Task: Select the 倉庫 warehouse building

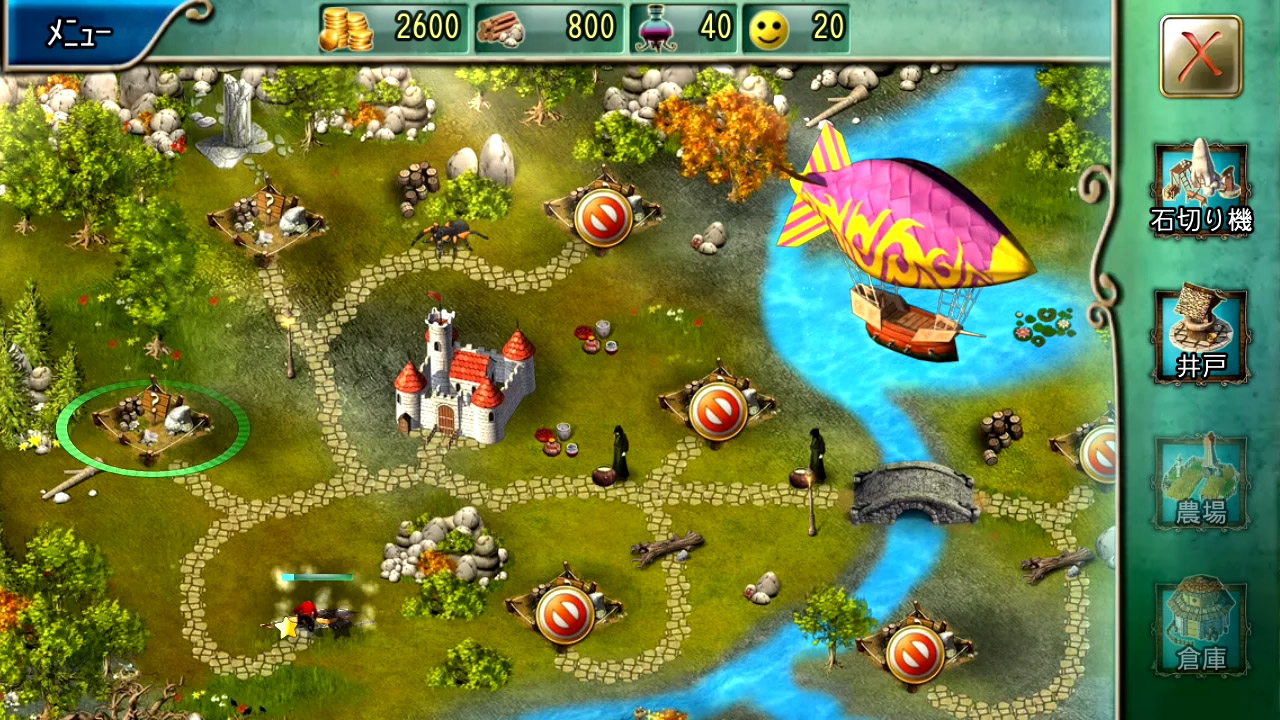Action: coord(1200,626)
